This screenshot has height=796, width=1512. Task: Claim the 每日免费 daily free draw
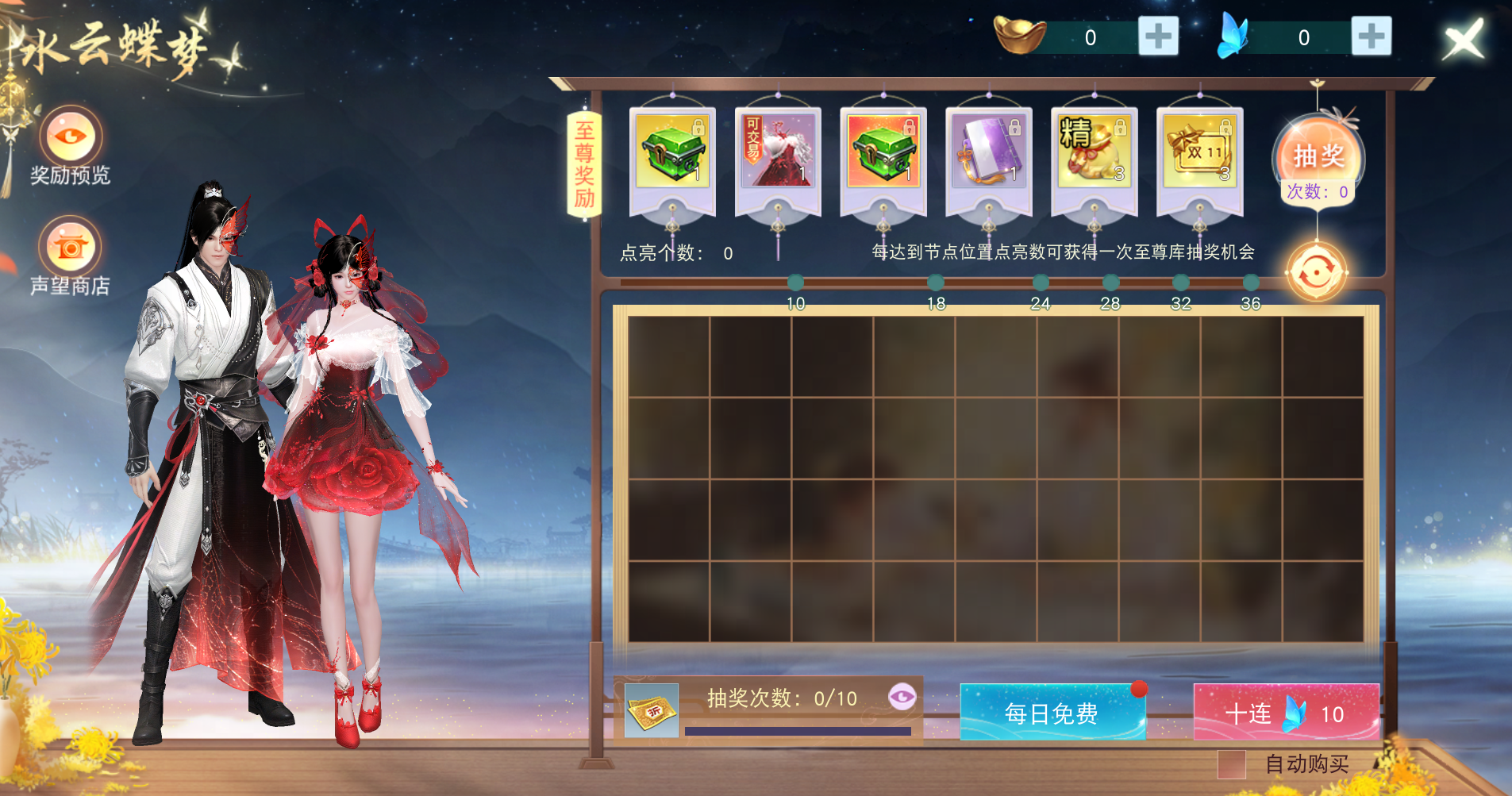point(1052,713)
